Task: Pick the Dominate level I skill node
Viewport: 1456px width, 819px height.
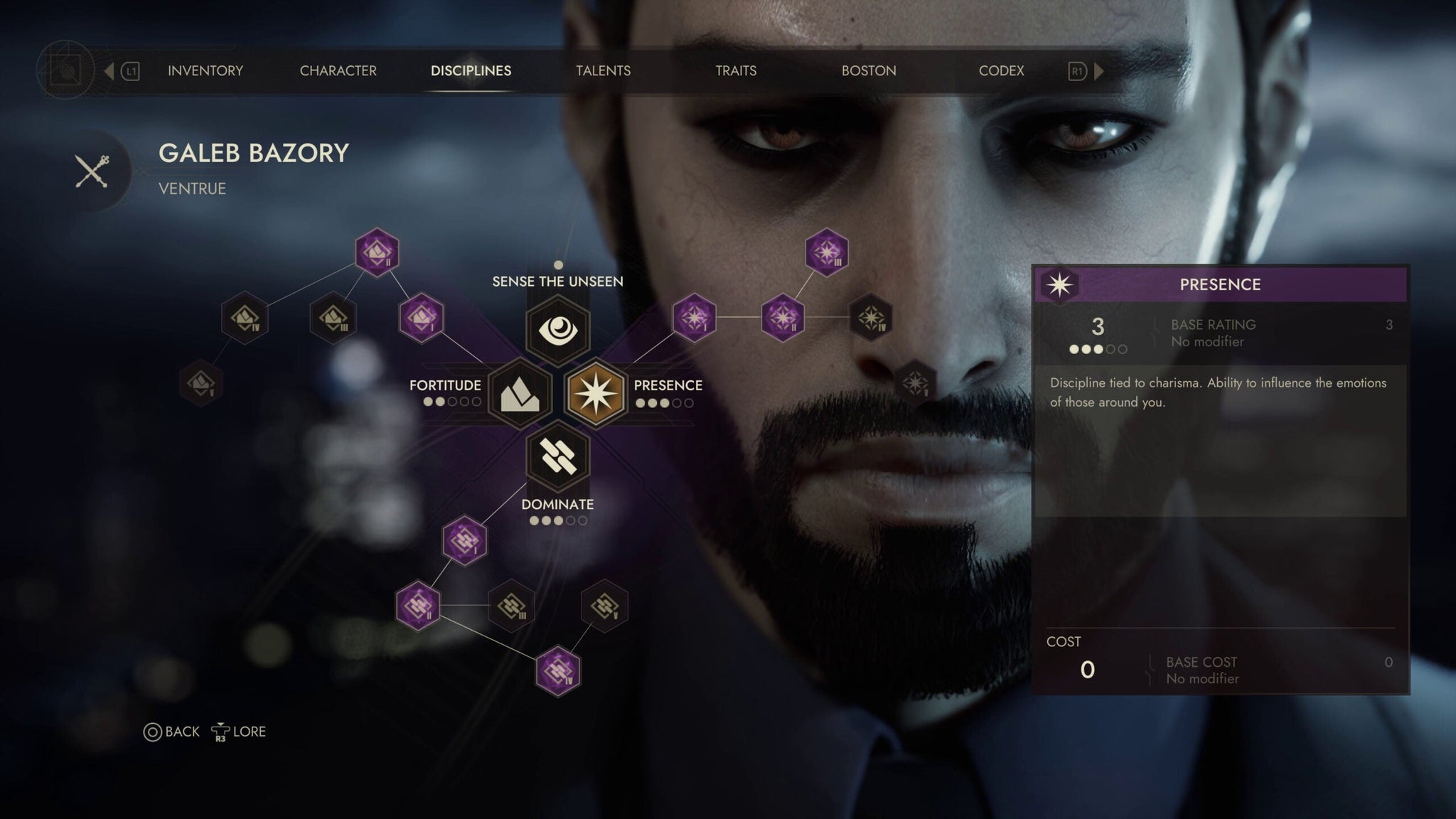Action: [464, 540]
